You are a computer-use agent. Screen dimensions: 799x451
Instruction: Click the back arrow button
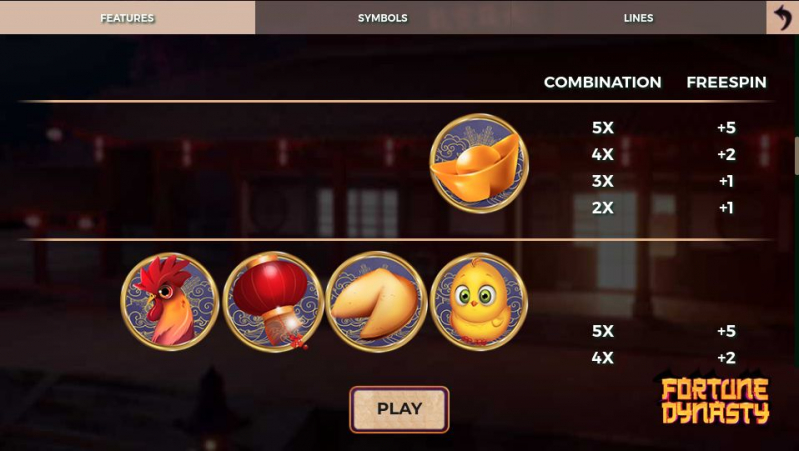[782, 17]
